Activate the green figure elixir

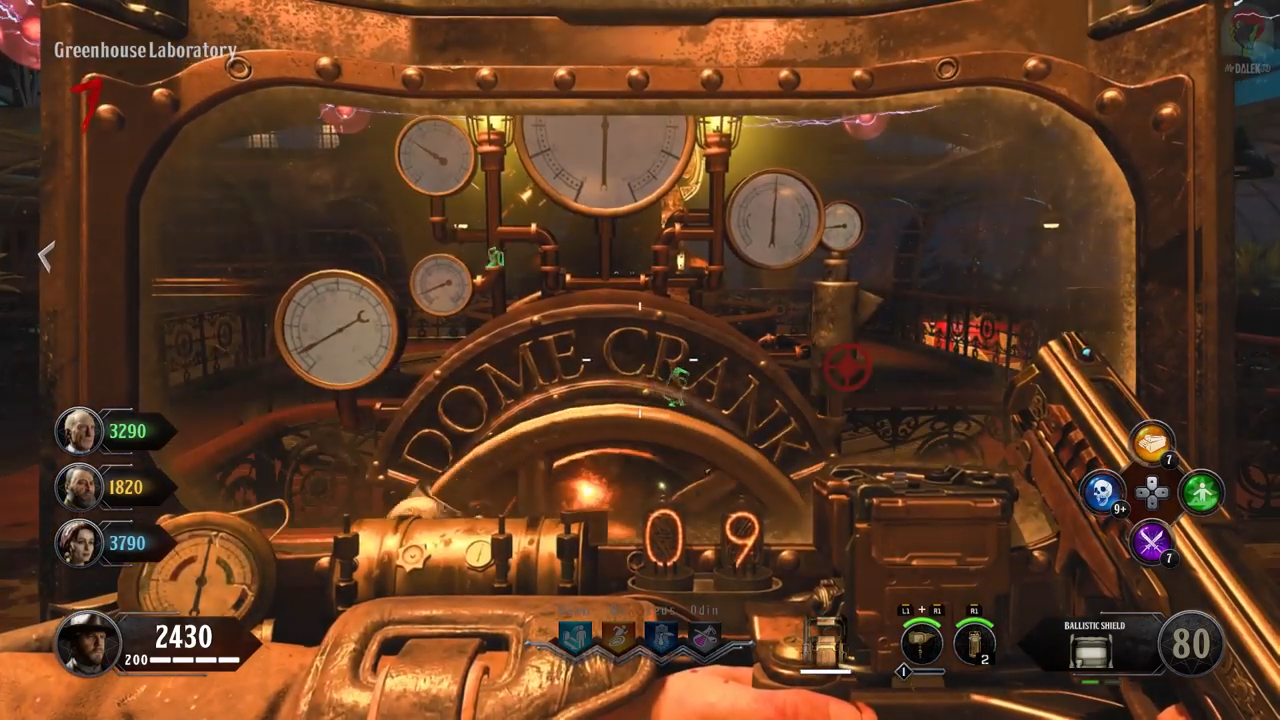pyautogui.click(x=1201, y=492)
